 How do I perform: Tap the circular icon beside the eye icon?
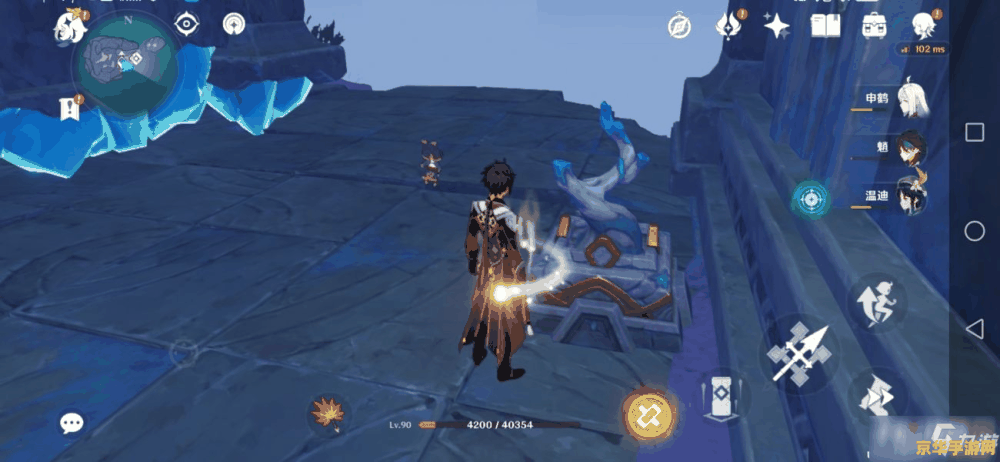click(234, 24)
